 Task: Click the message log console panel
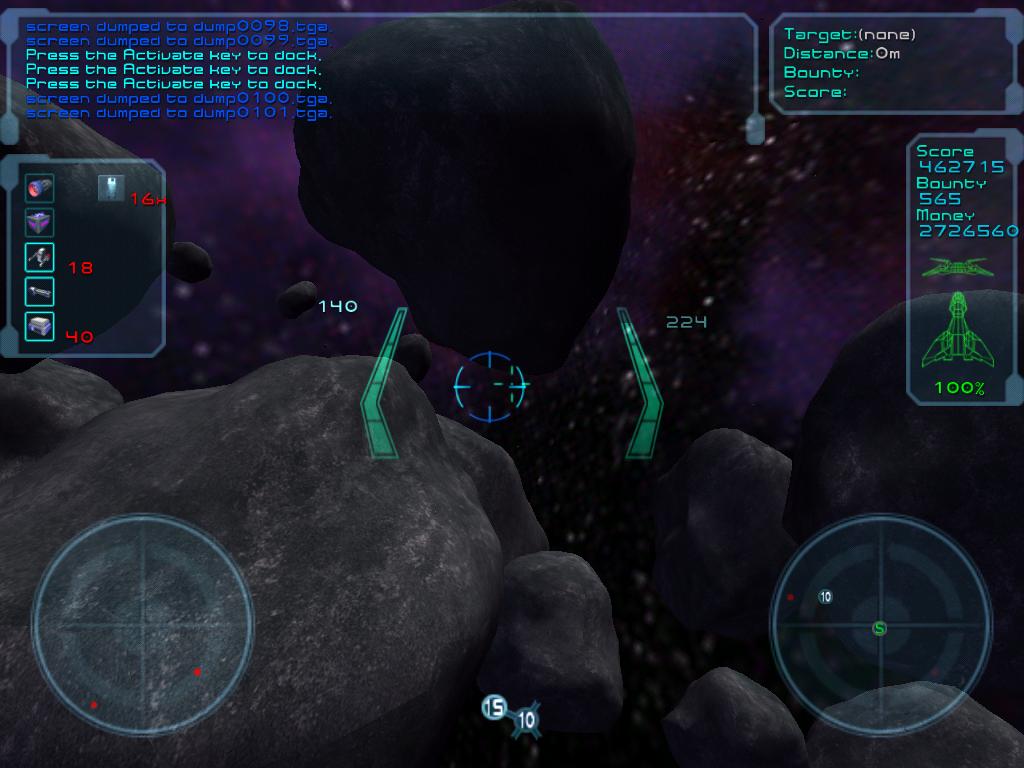pyautogui.click(x=384, y=70)
